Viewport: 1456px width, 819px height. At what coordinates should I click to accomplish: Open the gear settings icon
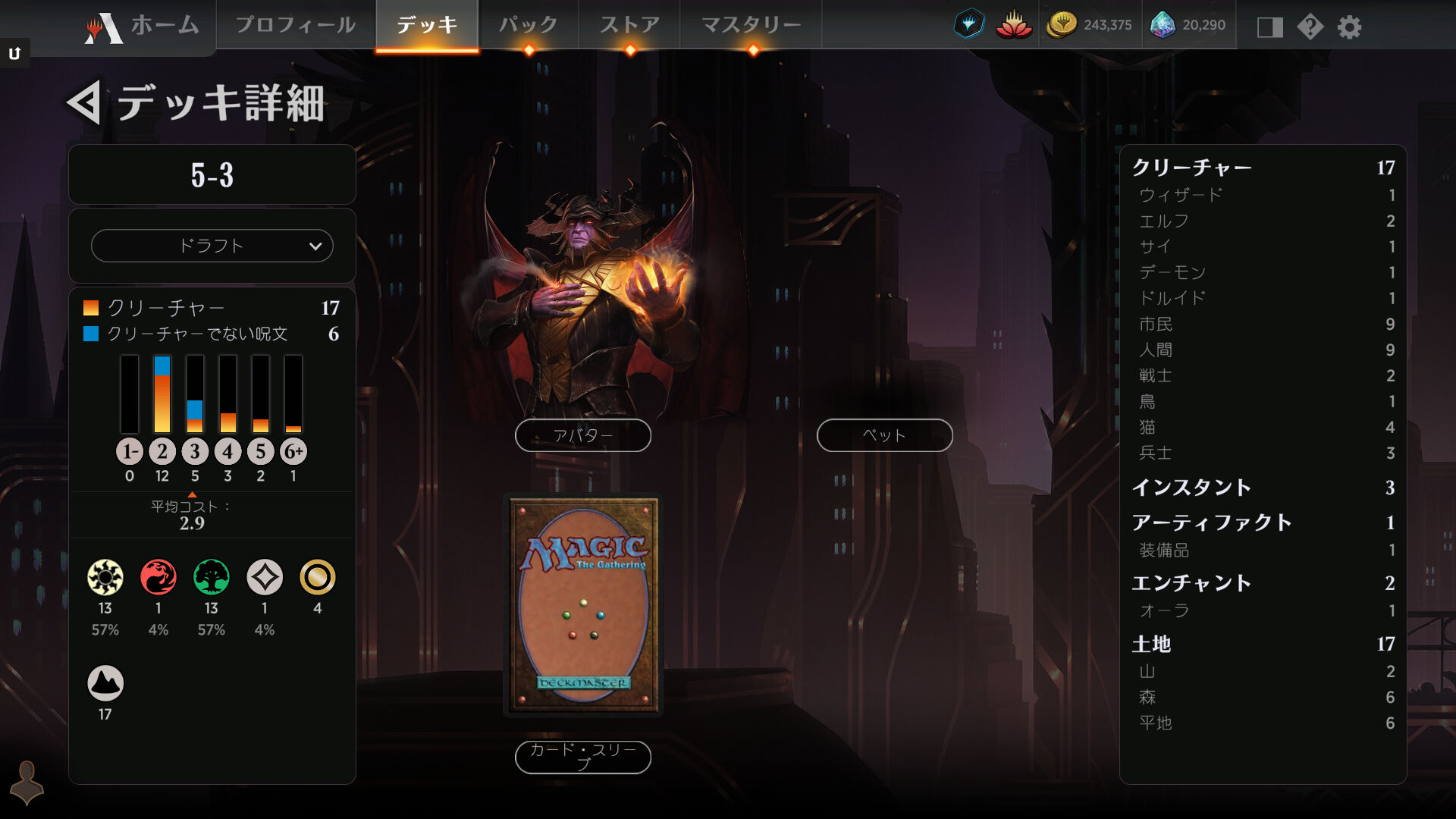point(1349,27)
